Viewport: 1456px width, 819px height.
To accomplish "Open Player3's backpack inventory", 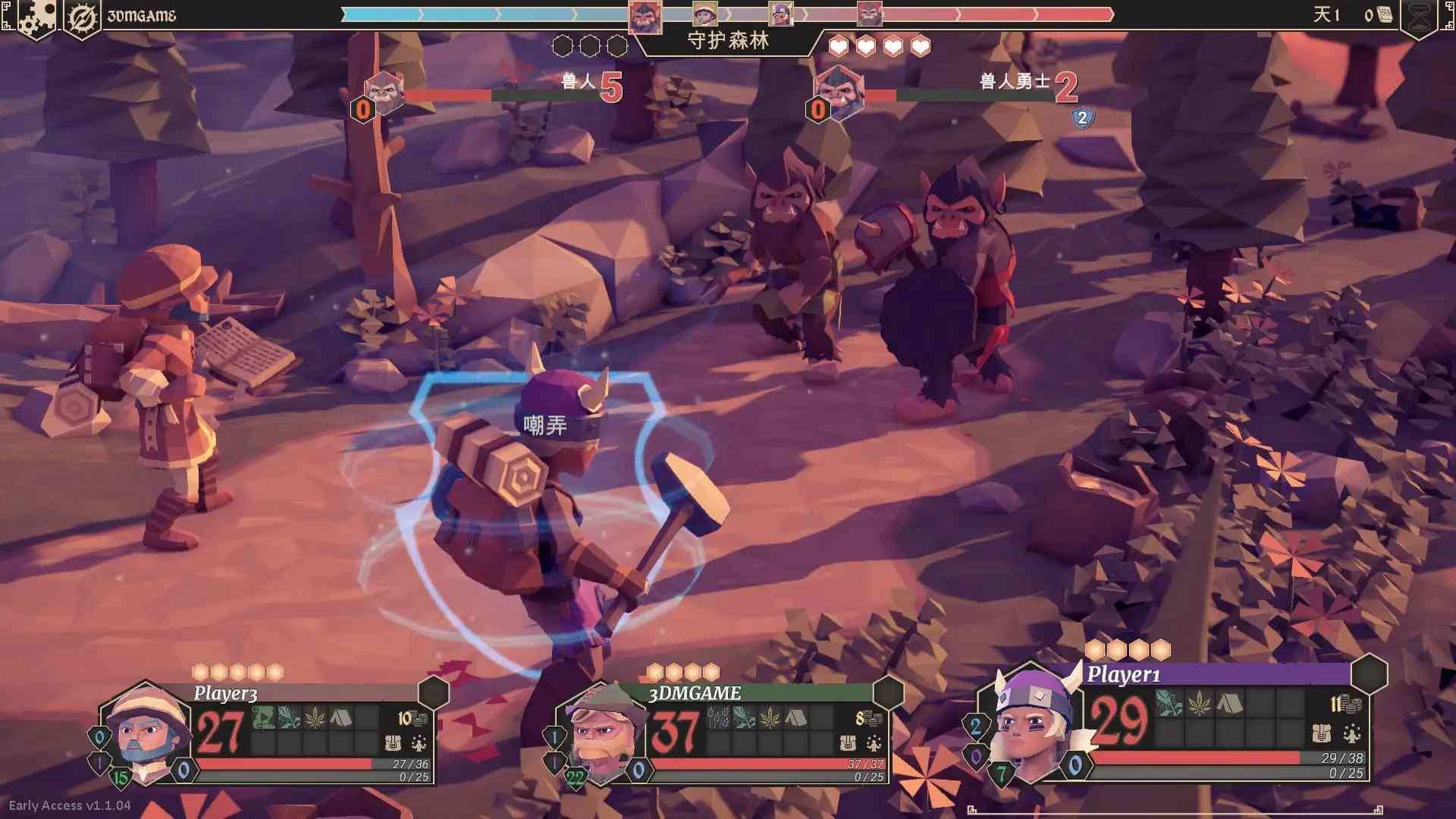I will click(x=393, y=743).
